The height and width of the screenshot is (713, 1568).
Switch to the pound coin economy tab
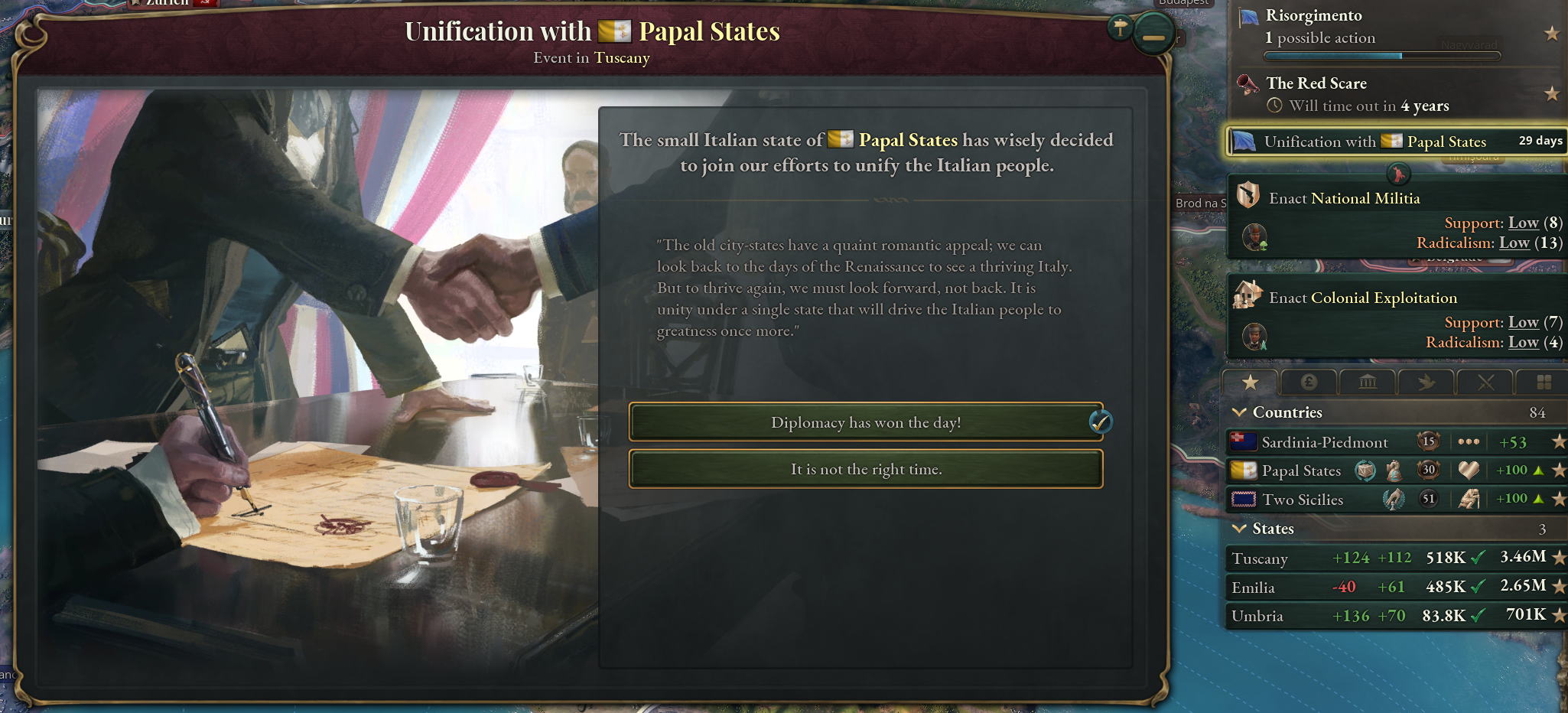(x=1309, y=383)
